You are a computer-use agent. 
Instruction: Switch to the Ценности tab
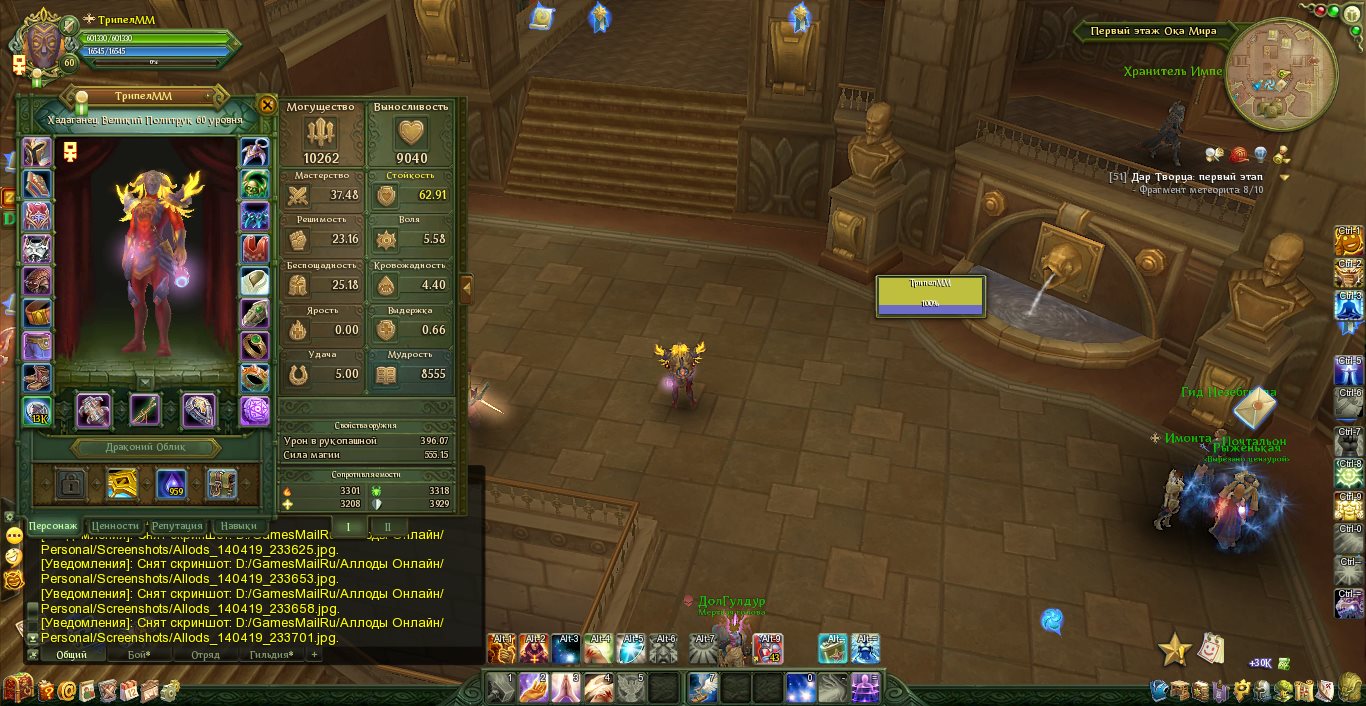(x=115, y=525)
